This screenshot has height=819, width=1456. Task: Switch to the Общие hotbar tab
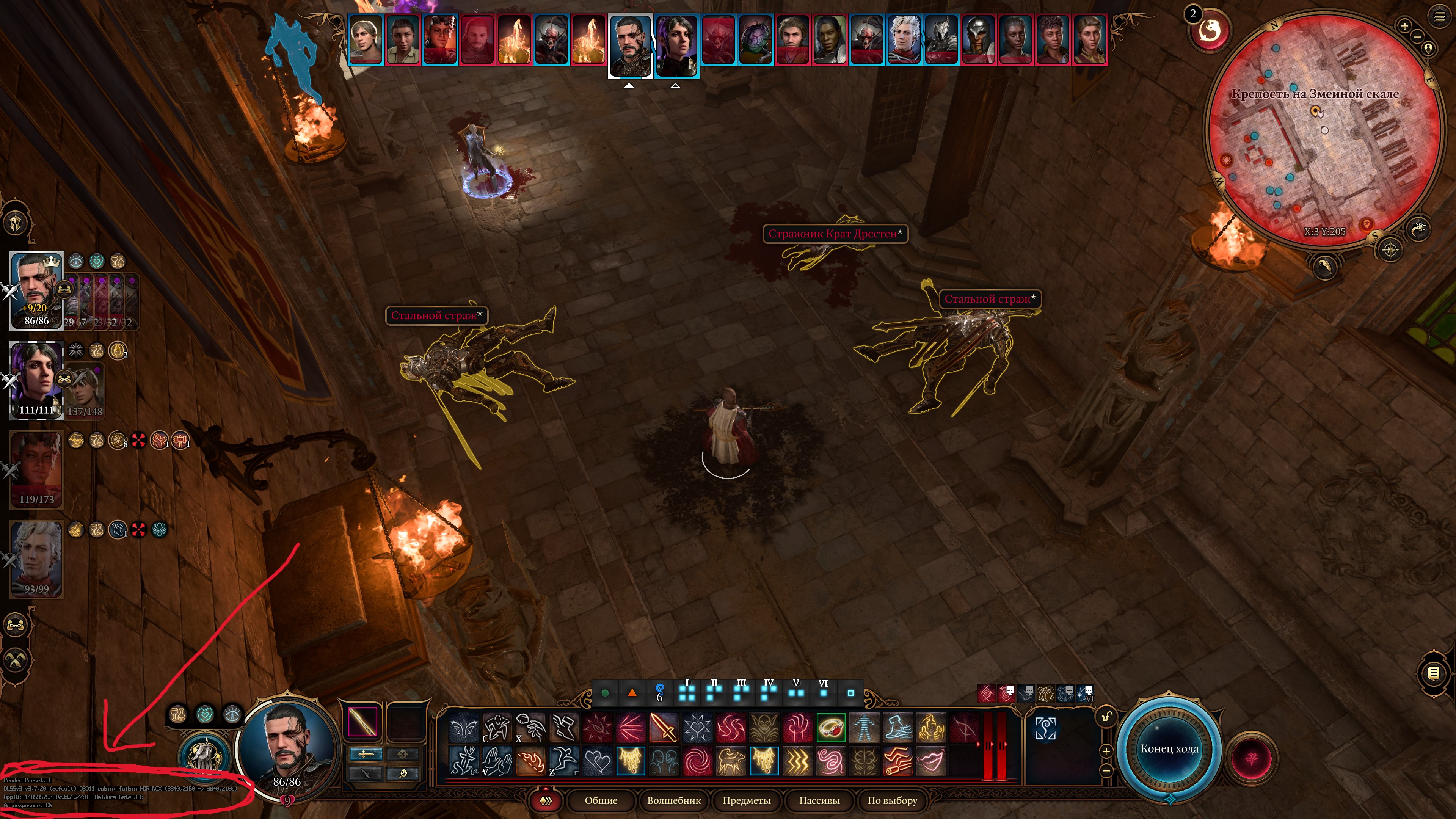(601, 800)
